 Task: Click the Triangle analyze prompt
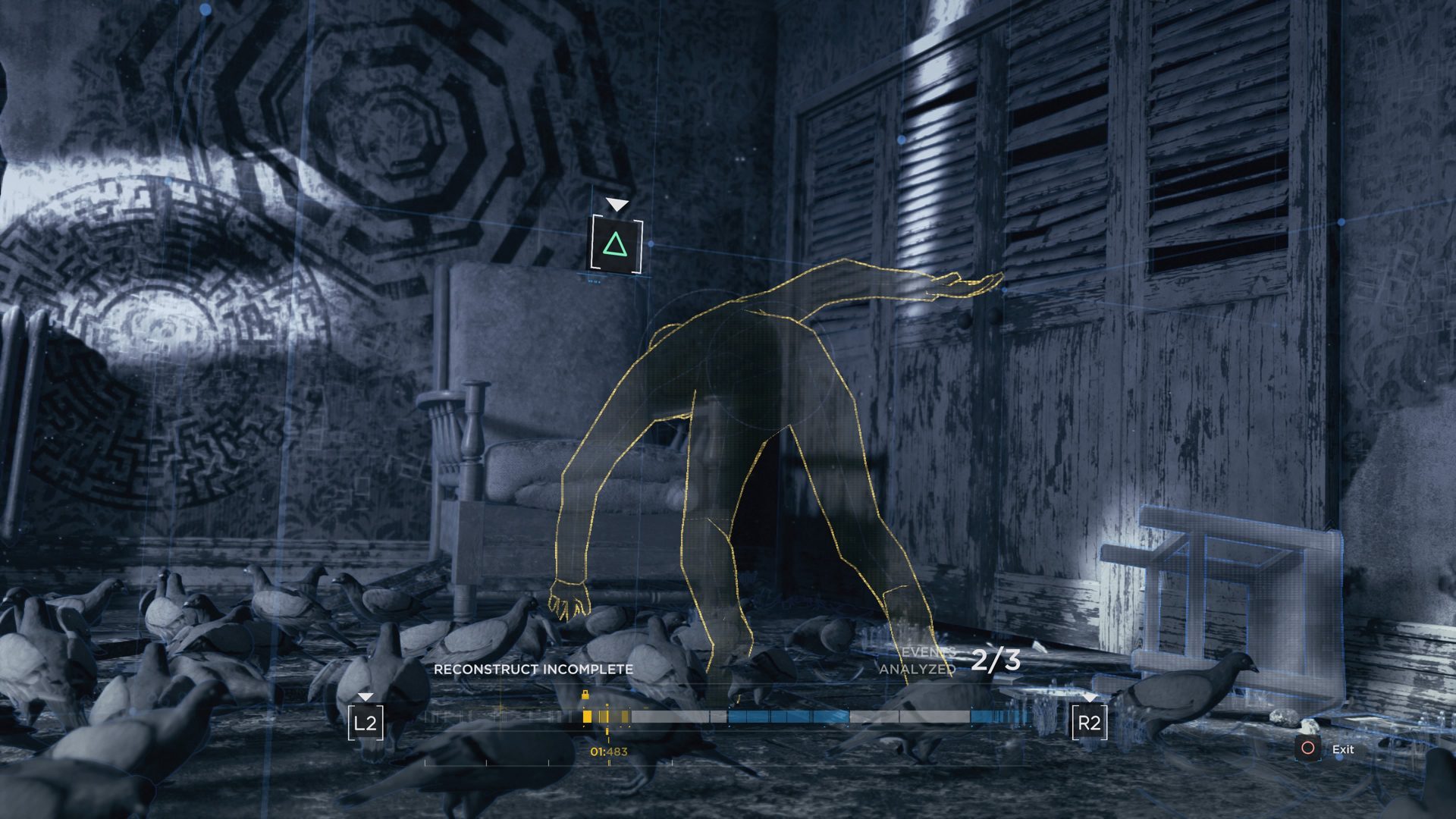(x=616, y=244)
